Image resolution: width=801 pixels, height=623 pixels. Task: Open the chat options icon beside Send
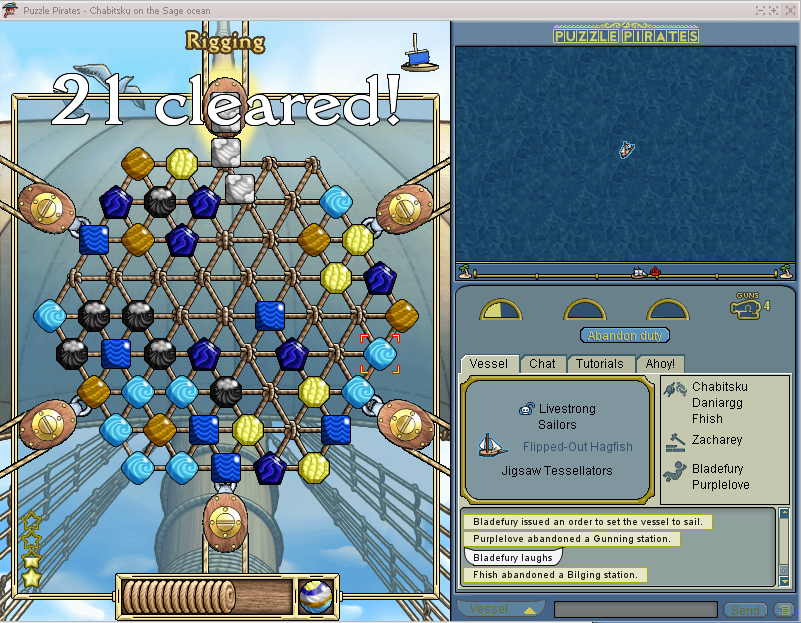[x=783, y=610]
